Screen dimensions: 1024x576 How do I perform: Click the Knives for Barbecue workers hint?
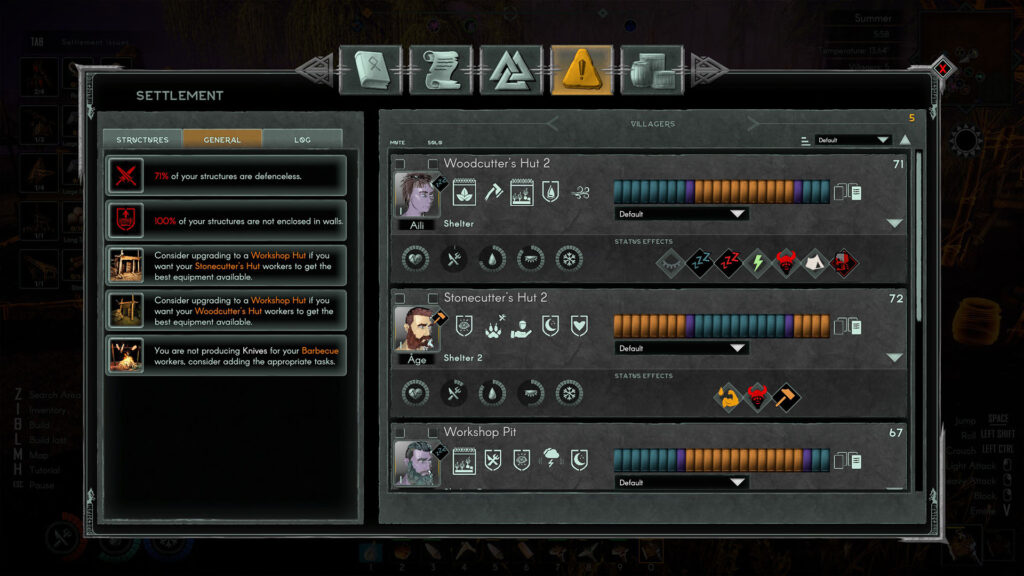[226, 355]
